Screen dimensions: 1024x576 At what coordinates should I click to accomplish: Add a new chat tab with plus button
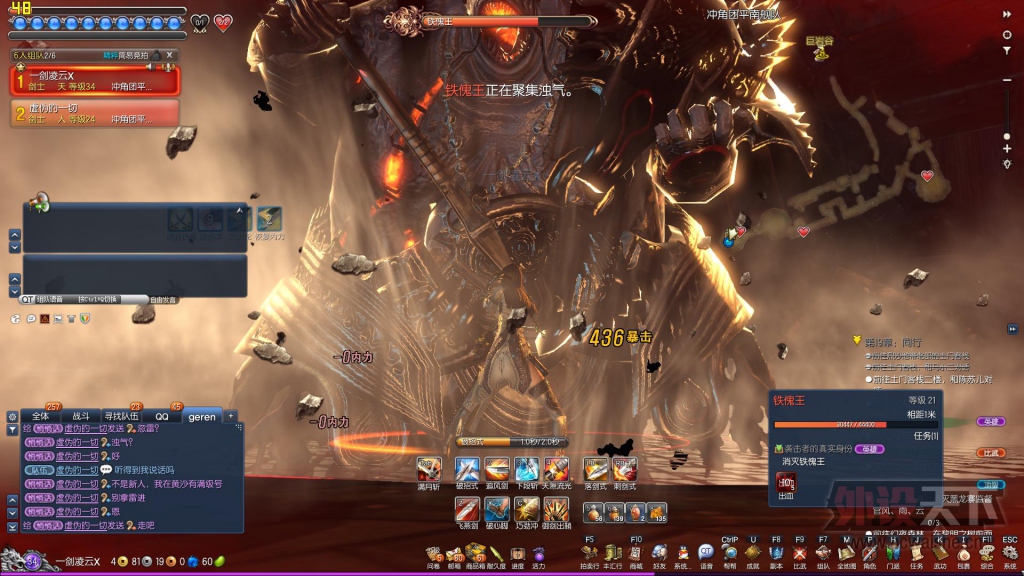(x=231, y=416)
